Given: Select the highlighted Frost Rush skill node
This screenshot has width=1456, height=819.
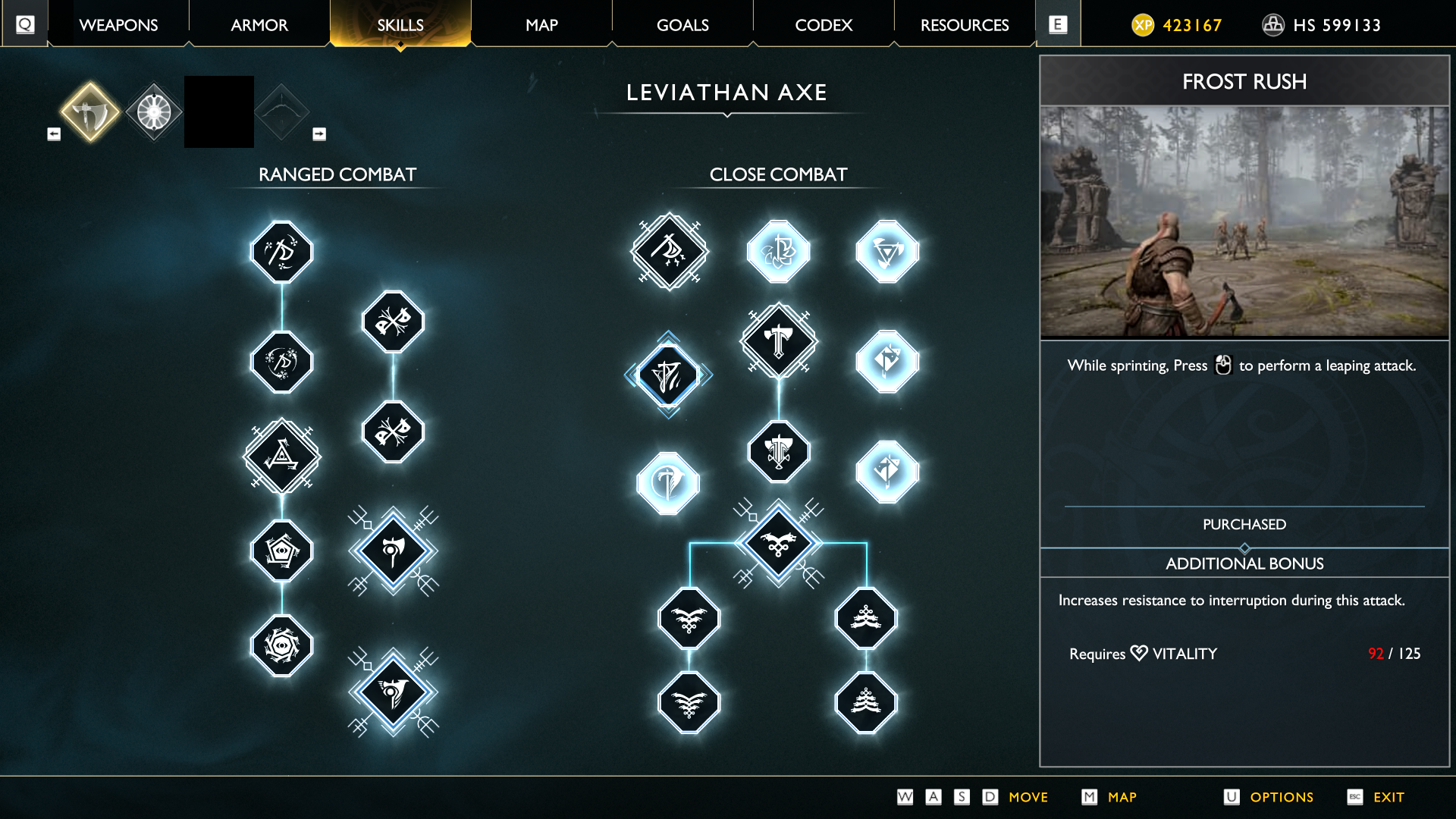Looking at the screenshot, I should pyautogui.click(x=668, y=375).
